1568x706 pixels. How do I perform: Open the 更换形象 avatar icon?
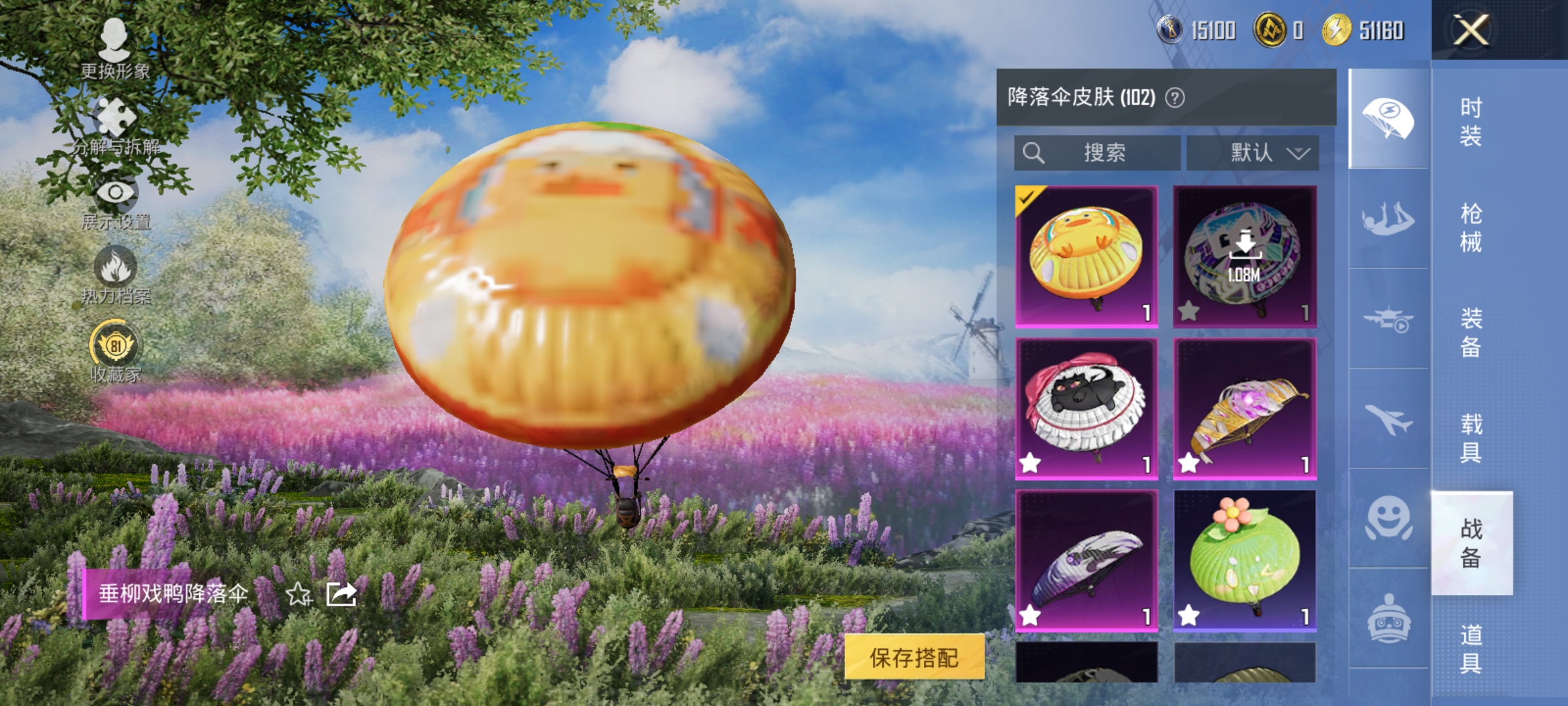tap(116, 39)
